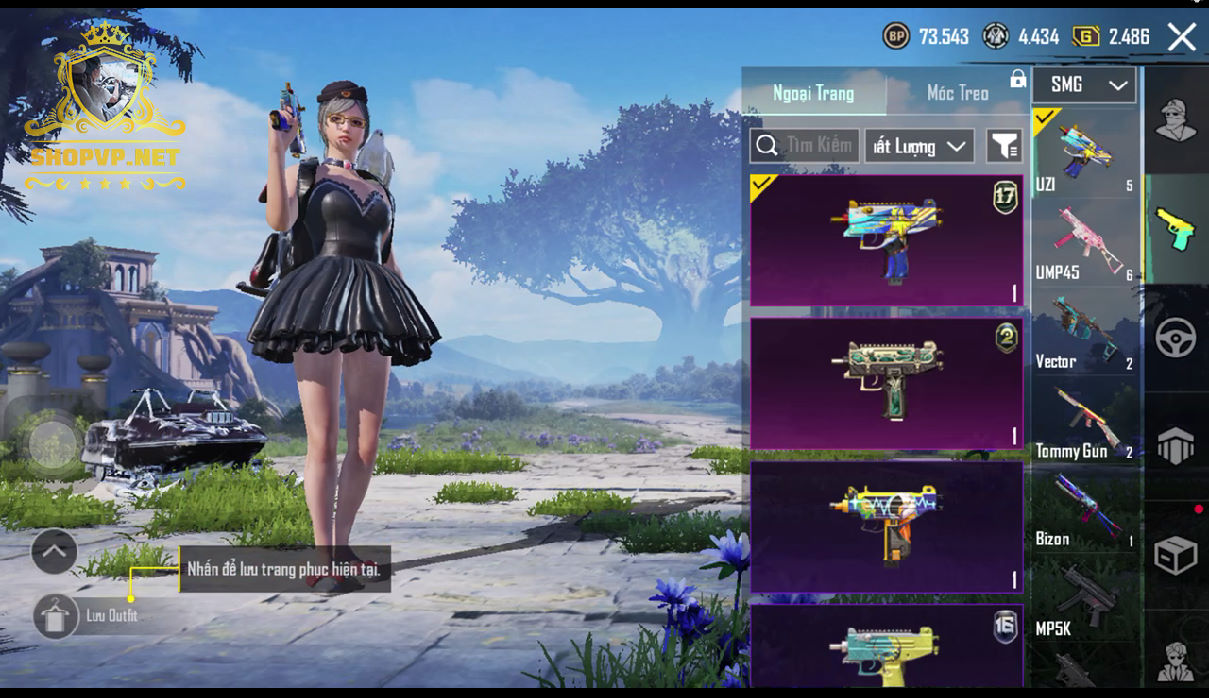The image size is (1209, 698).
Task: Open the filter funnel button
Action: [x=1003, y=146]
